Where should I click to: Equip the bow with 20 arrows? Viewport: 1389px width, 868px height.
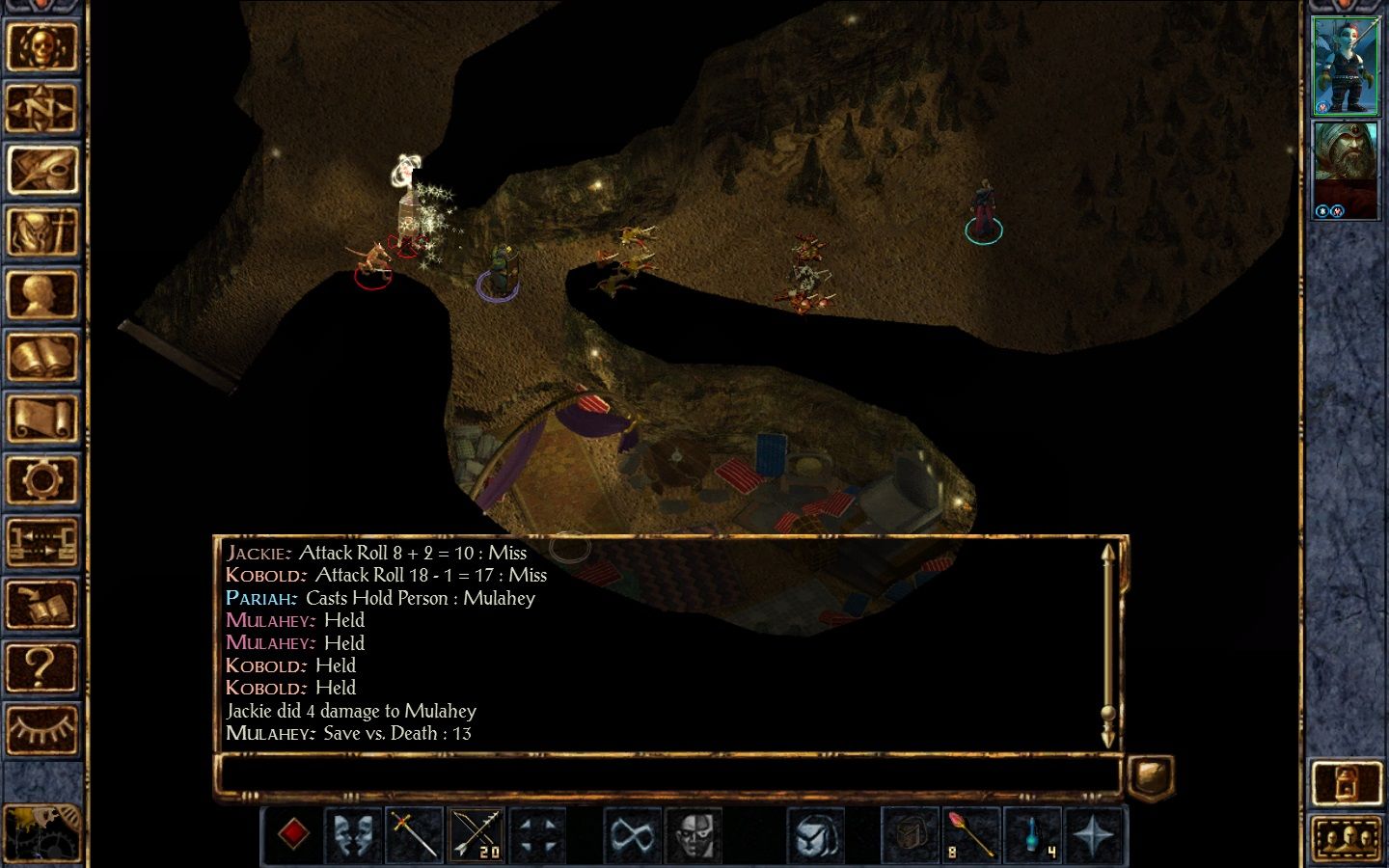[x=477, y=834]
